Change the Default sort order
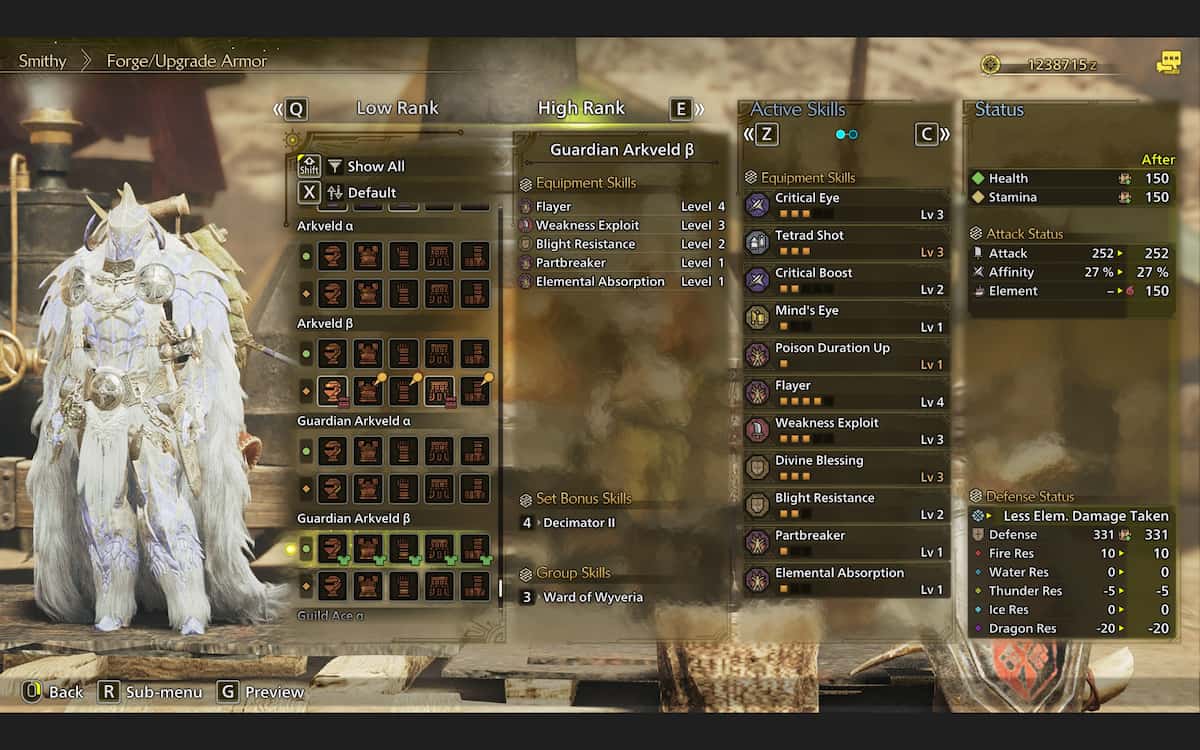1200x750 pixels. coord(371,192)
